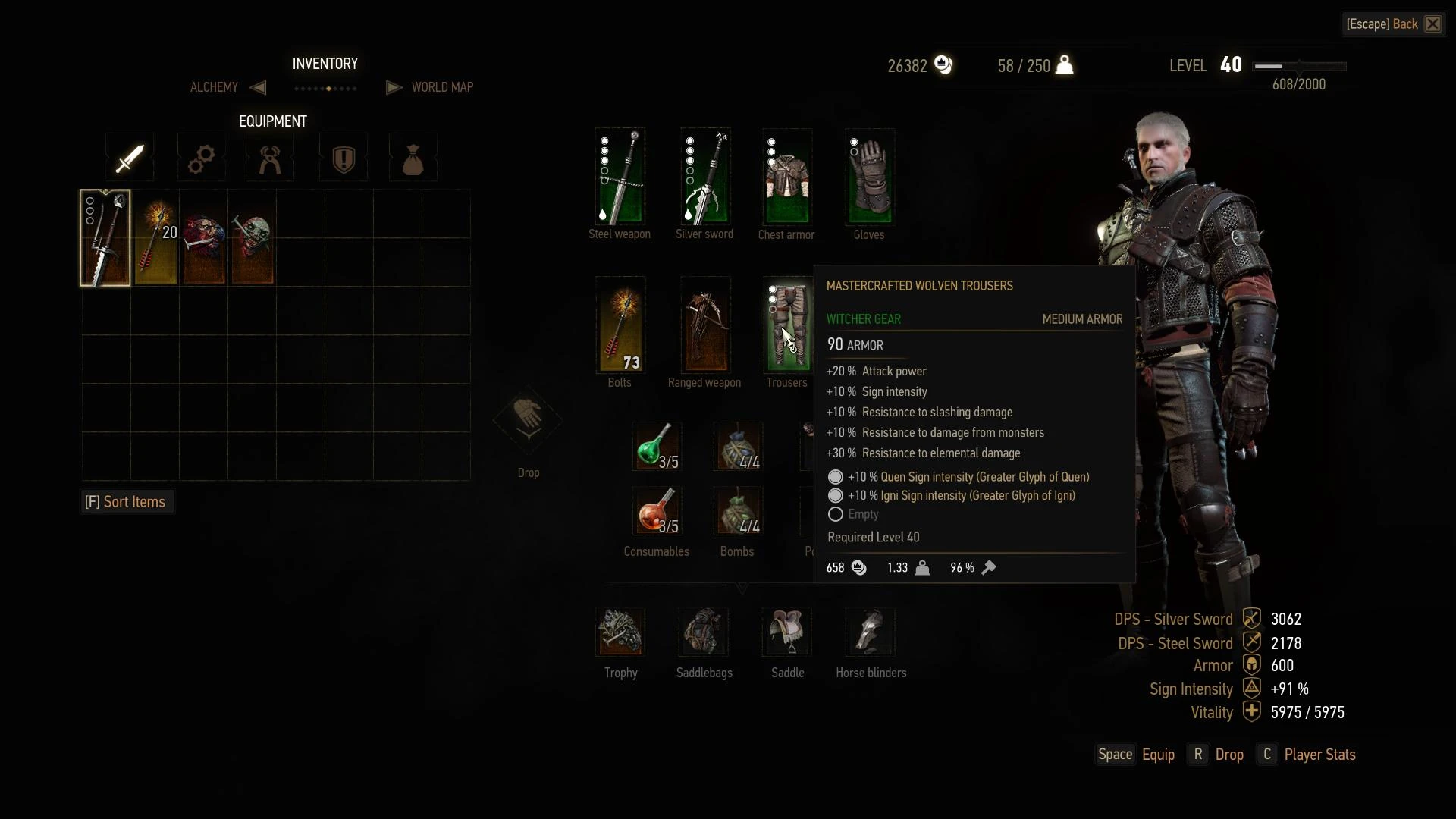Select the green potion consumable slot
Screen dimensions: 1456x819
click(656, 446)
